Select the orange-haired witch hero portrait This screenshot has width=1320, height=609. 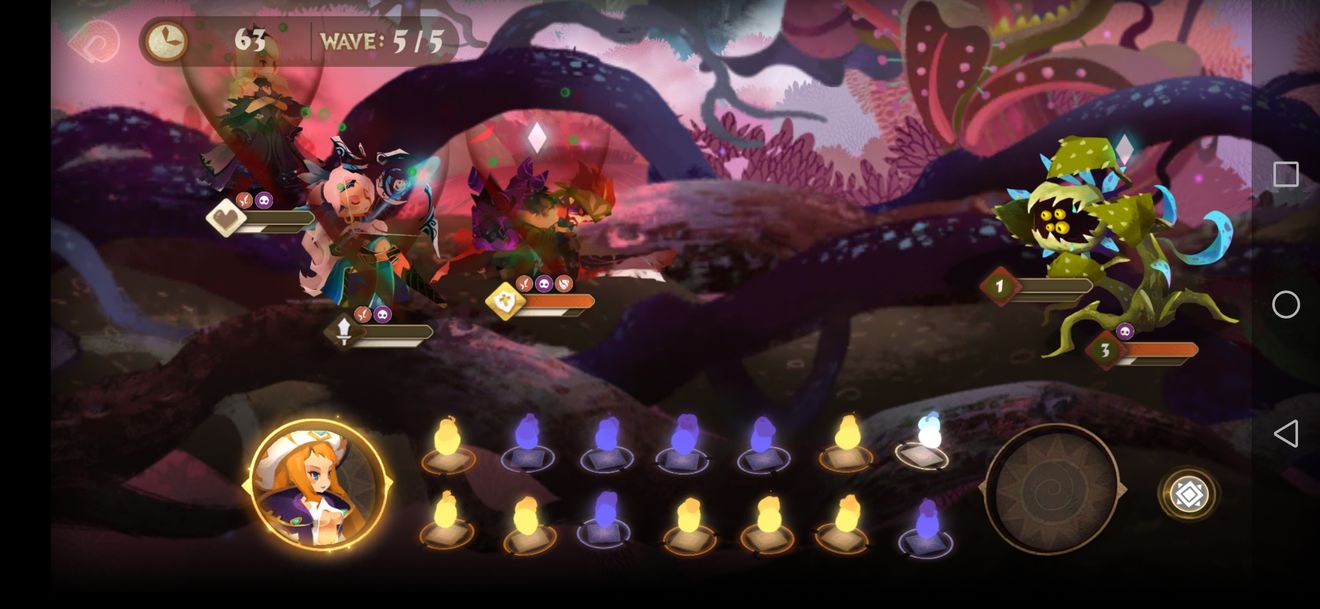click(318, 487)
